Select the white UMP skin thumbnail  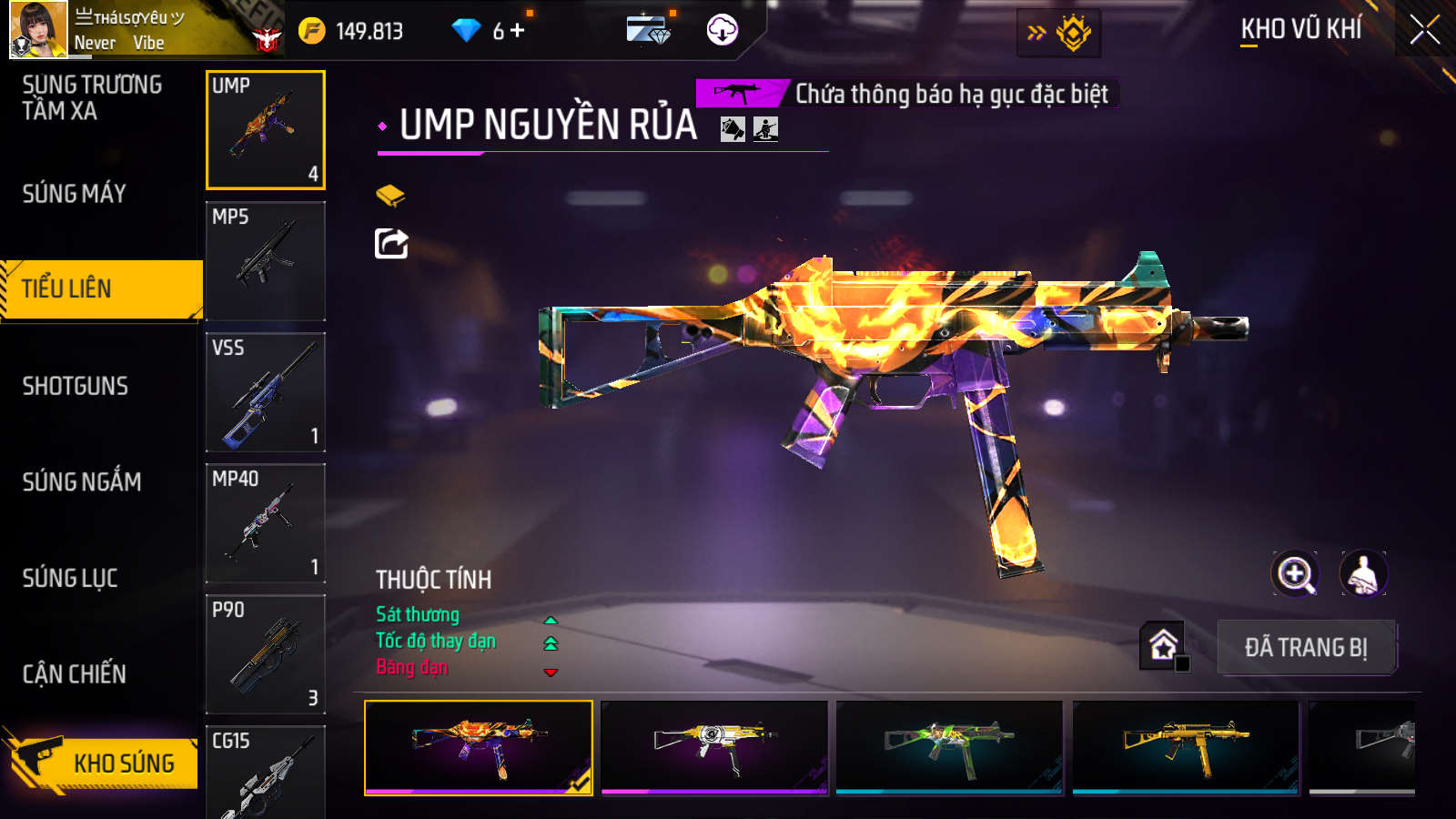coord(714,747)
